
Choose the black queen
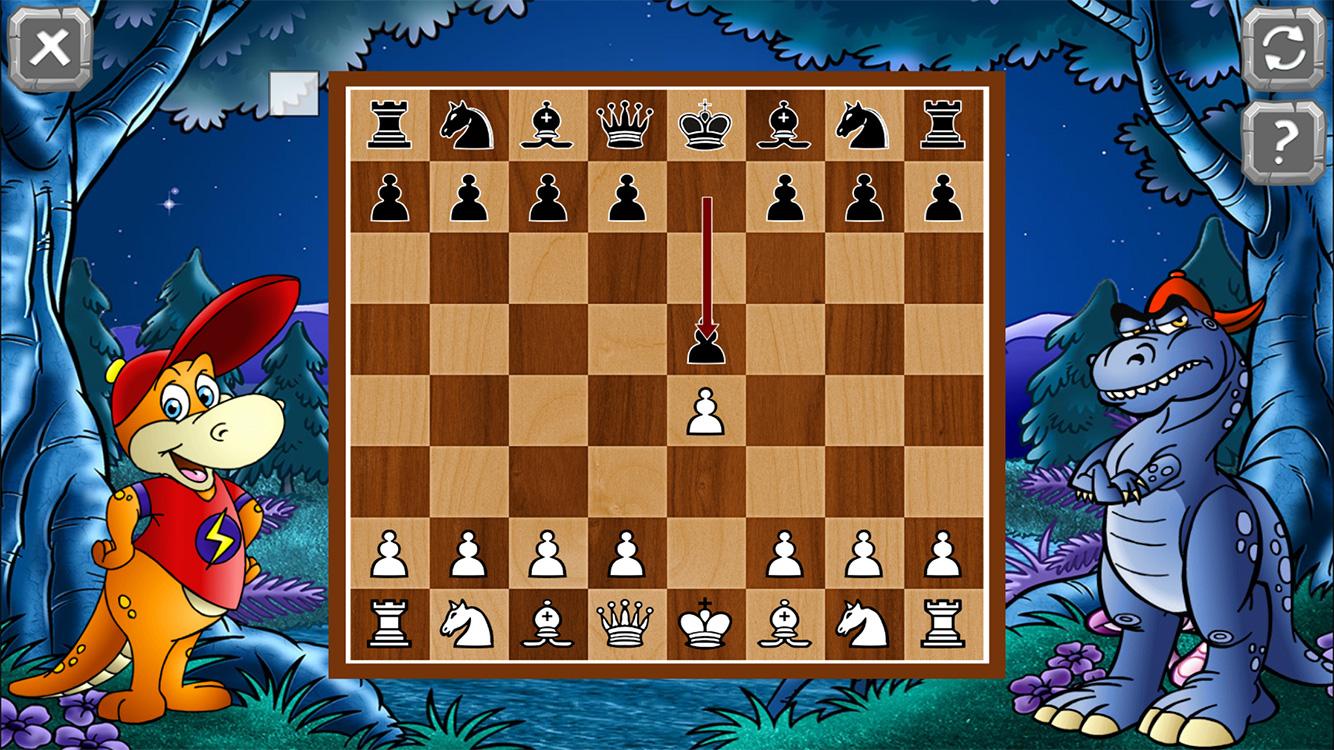click(x=626, y=125)
